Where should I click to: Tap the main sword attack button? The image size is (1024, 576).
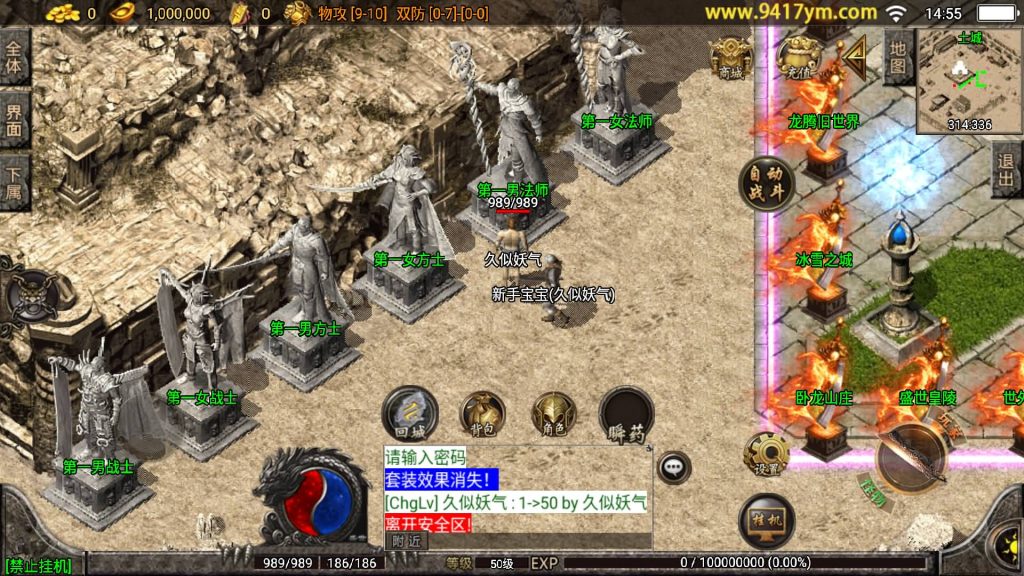point(912,459)
